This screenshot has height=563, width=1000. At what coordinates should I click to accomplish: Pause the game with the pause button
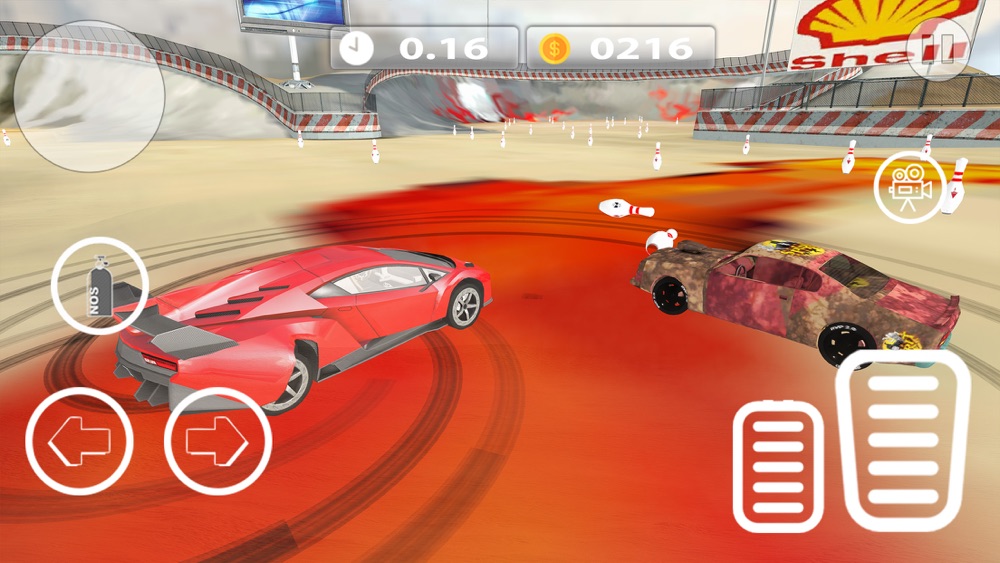click(x=939, y=48)
